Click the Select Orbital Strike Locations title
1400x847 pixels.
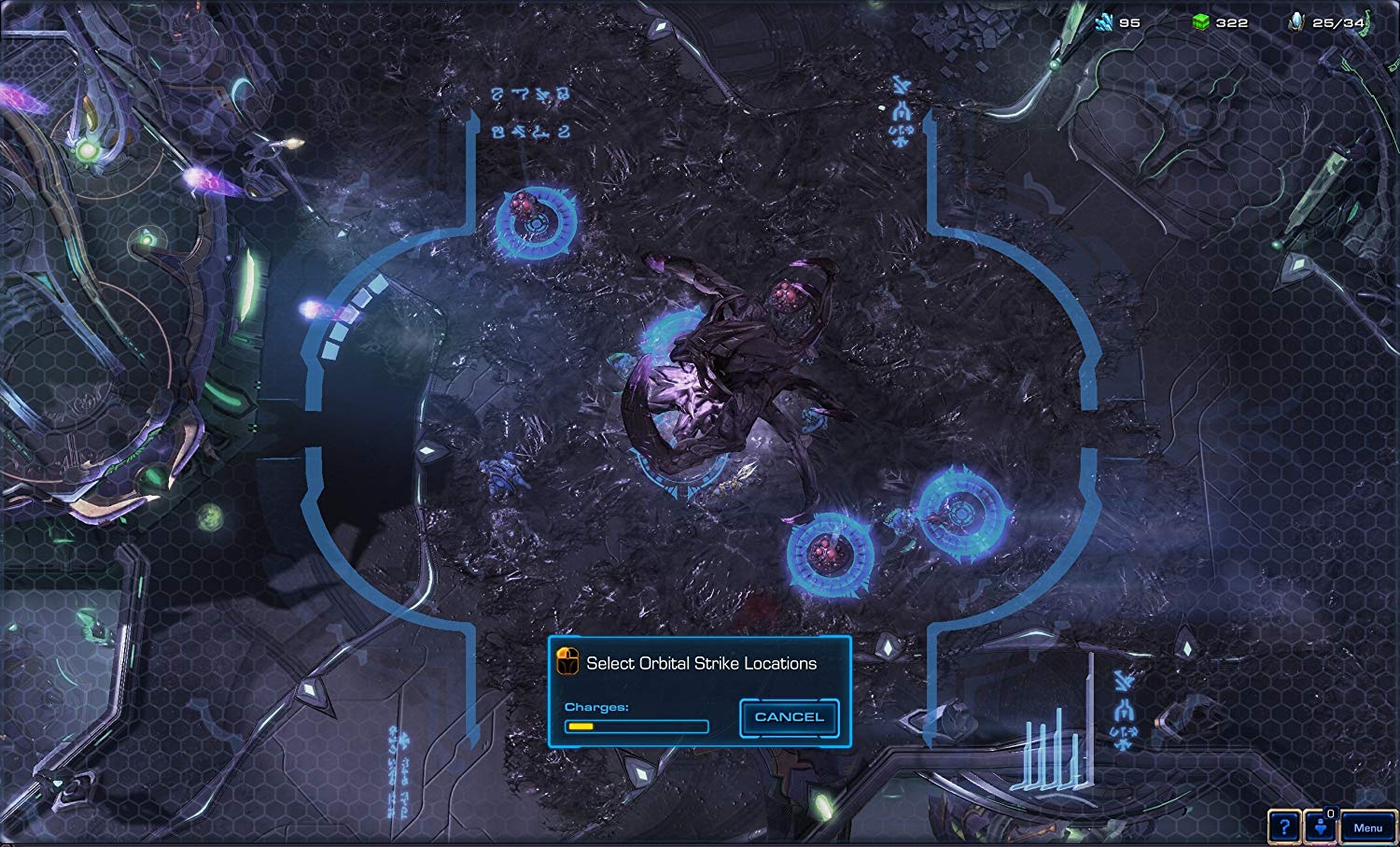click(700, 663)
